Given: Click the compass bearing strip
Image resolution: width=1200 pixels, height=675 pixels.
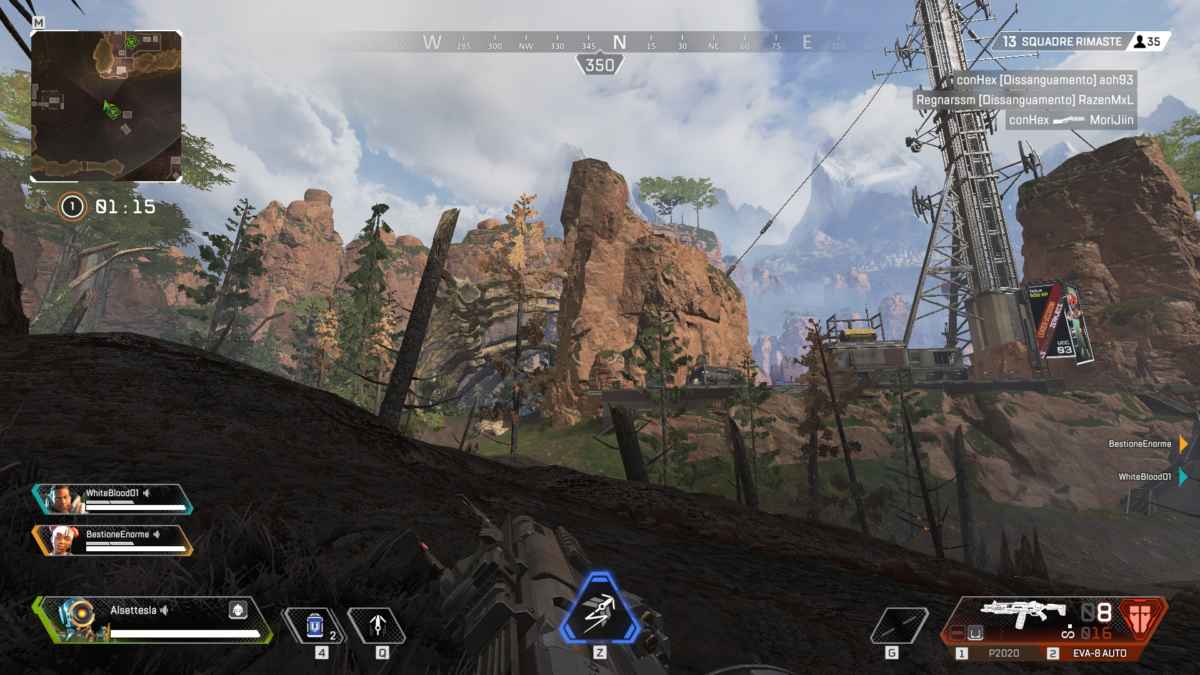Looking at the screenshot, I should click(x=620, y=43).
